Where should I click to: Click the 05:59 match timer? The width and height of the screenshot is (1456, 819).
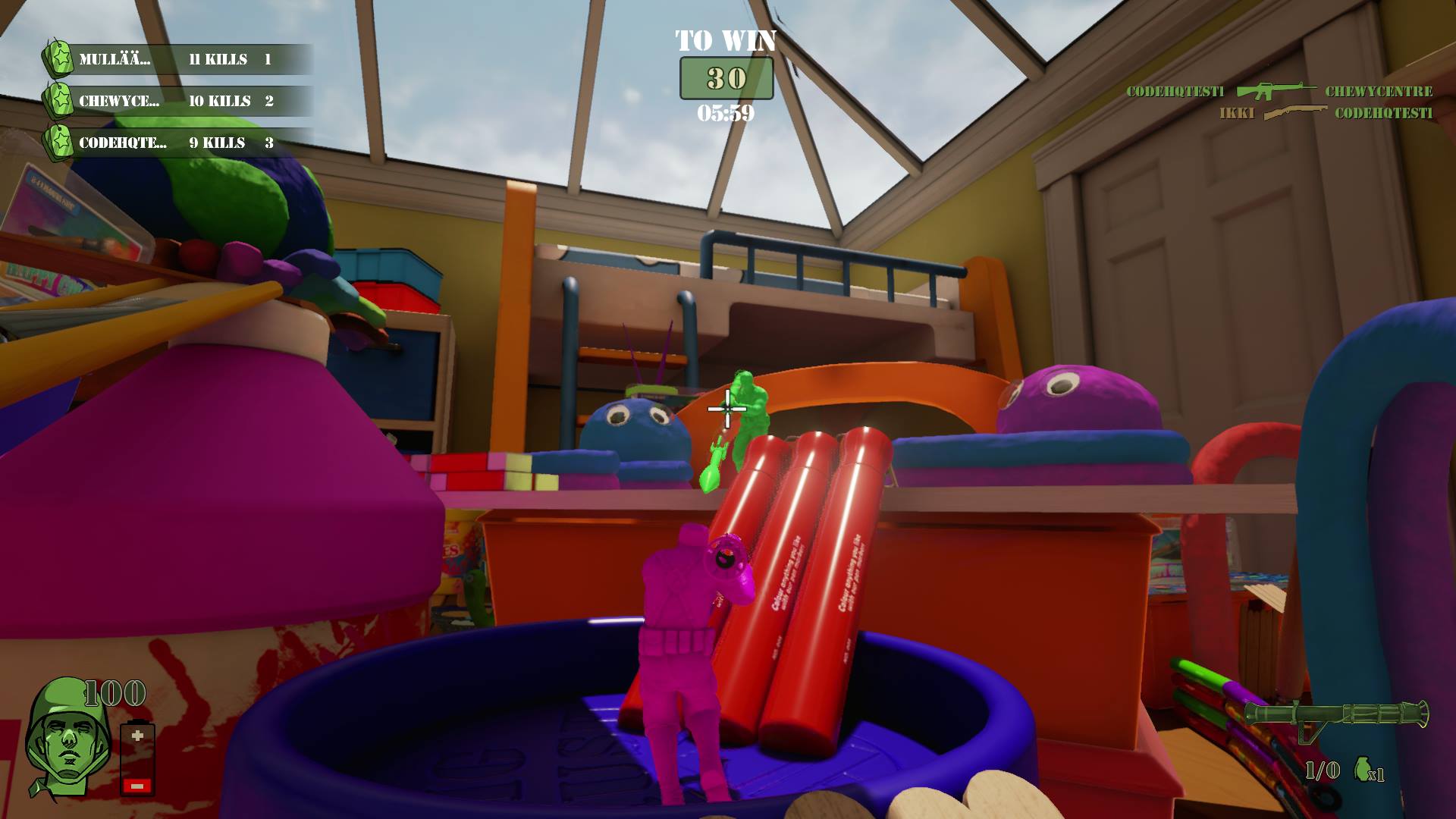pyautogui.click(x=726, y=114)
